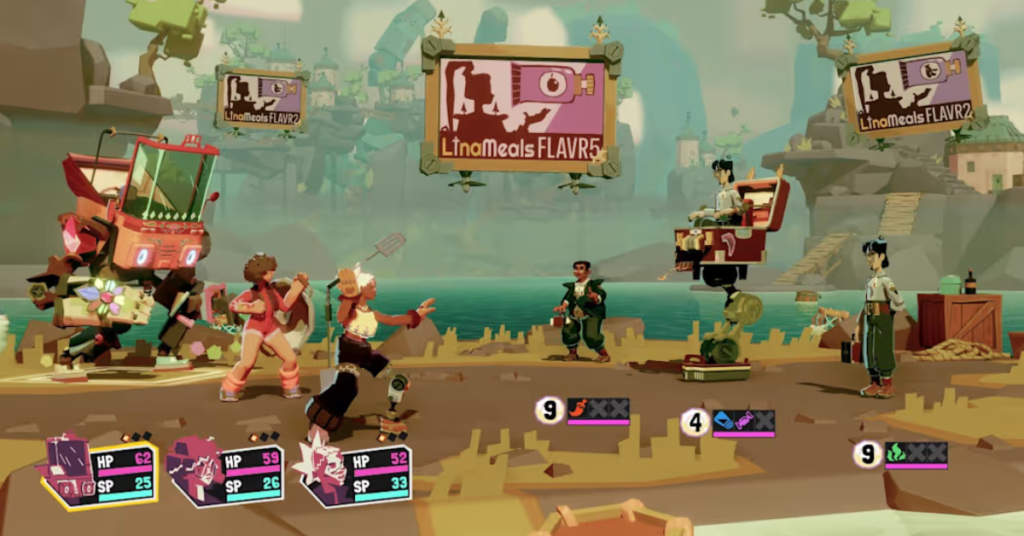Click the chili pepper weakness icon
The image size is (1024, 536).
[x=579, y=408]
